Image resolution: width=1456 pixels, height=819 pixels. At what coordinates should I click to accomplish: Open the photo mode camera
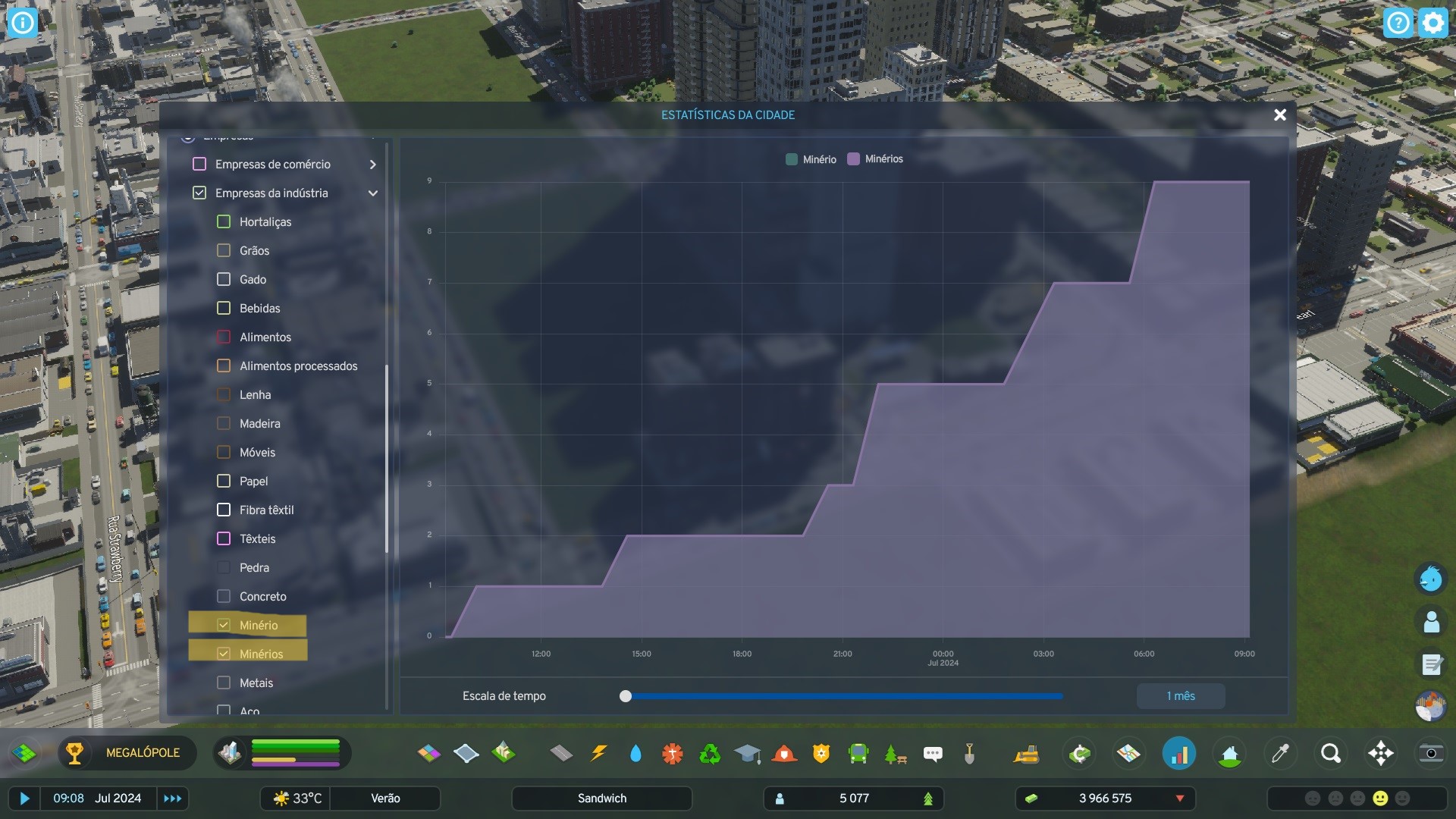1430,753
